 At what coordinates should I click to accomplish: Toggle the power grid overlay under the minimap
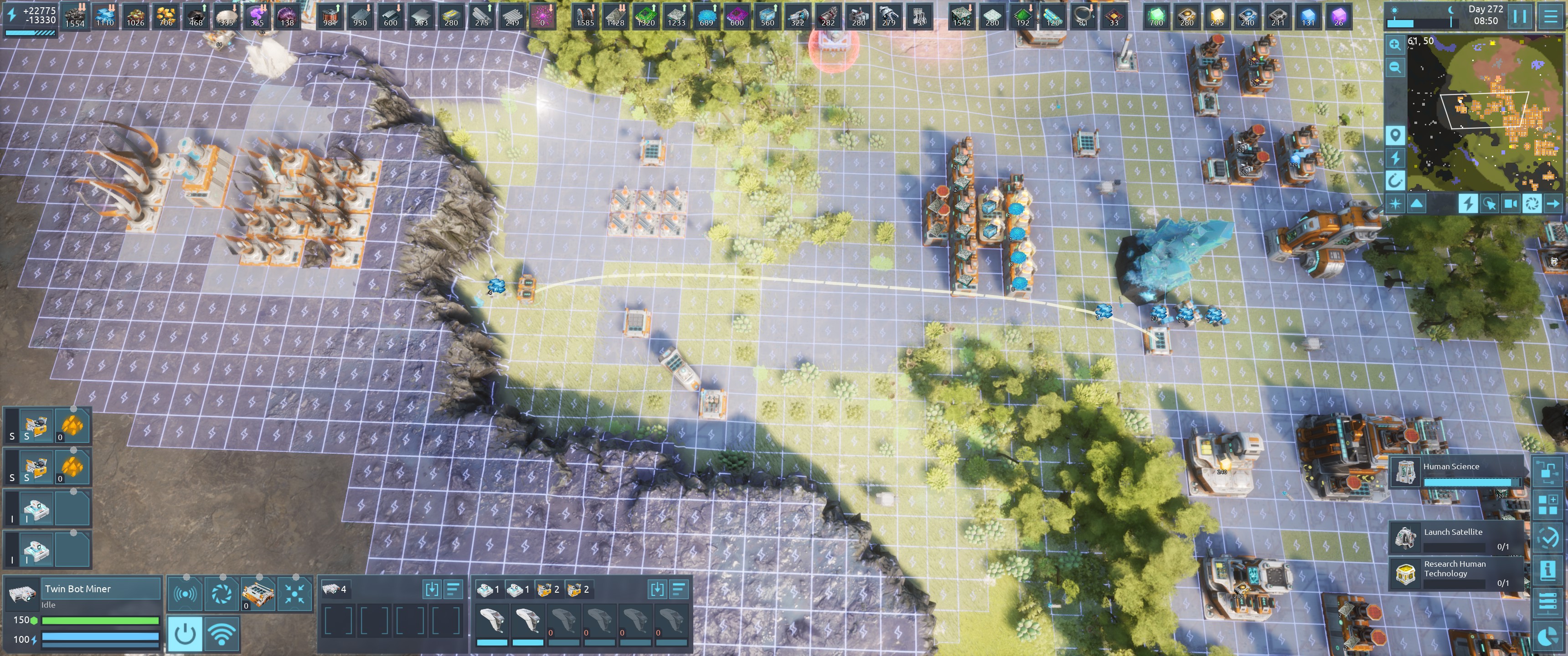coord(1468,204)
